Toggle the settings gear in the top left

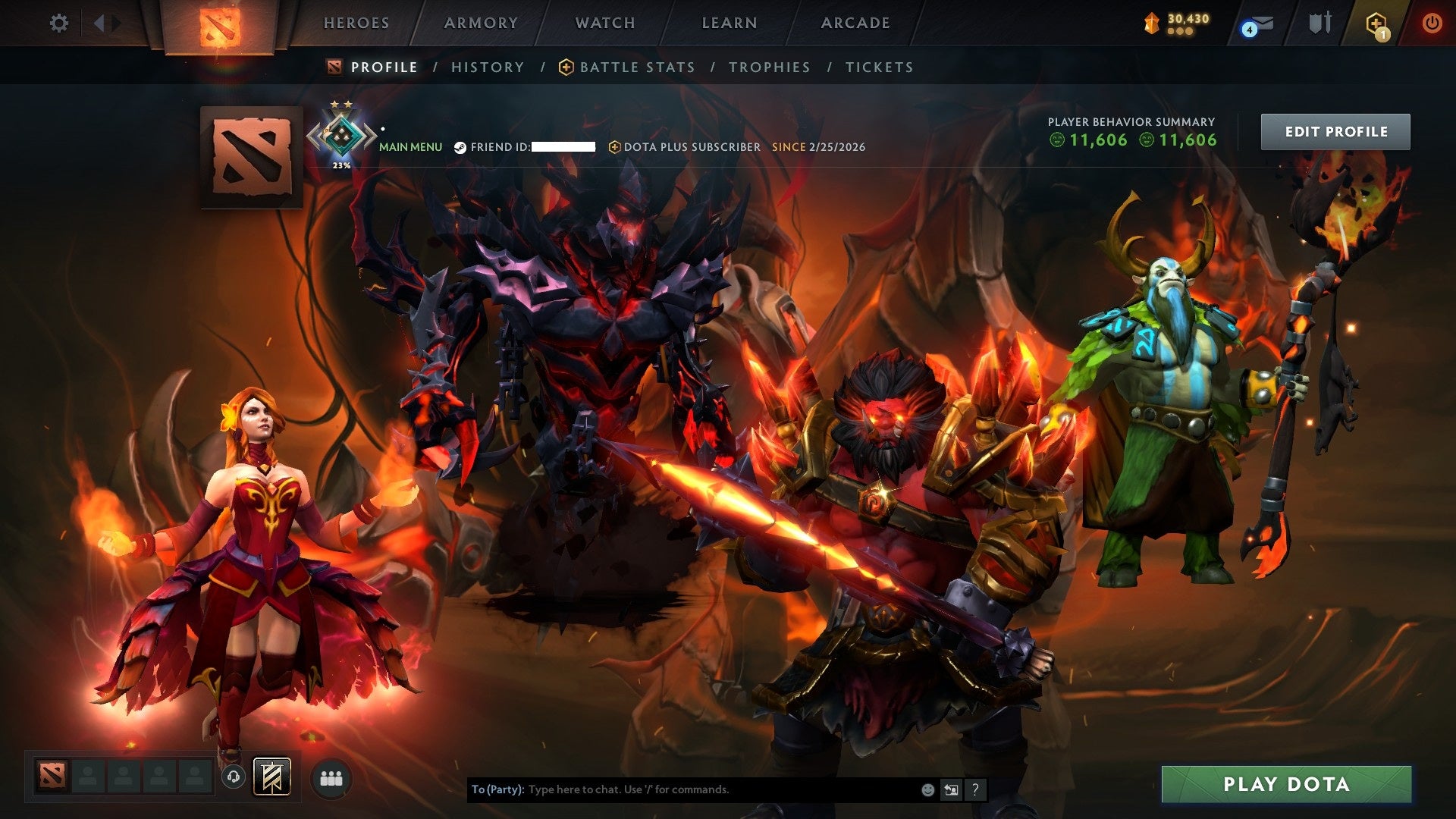(58, 23)
